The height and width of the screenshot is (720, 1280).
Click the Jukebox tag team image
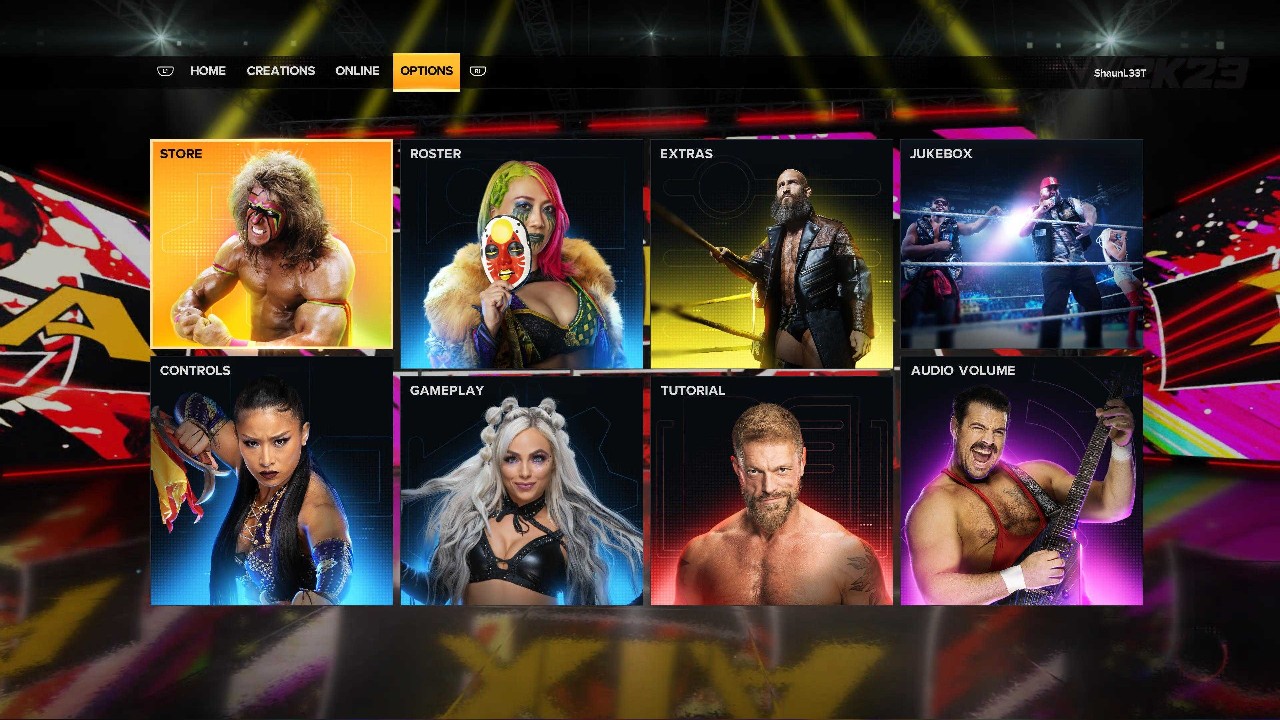(x=1020, y=250)
